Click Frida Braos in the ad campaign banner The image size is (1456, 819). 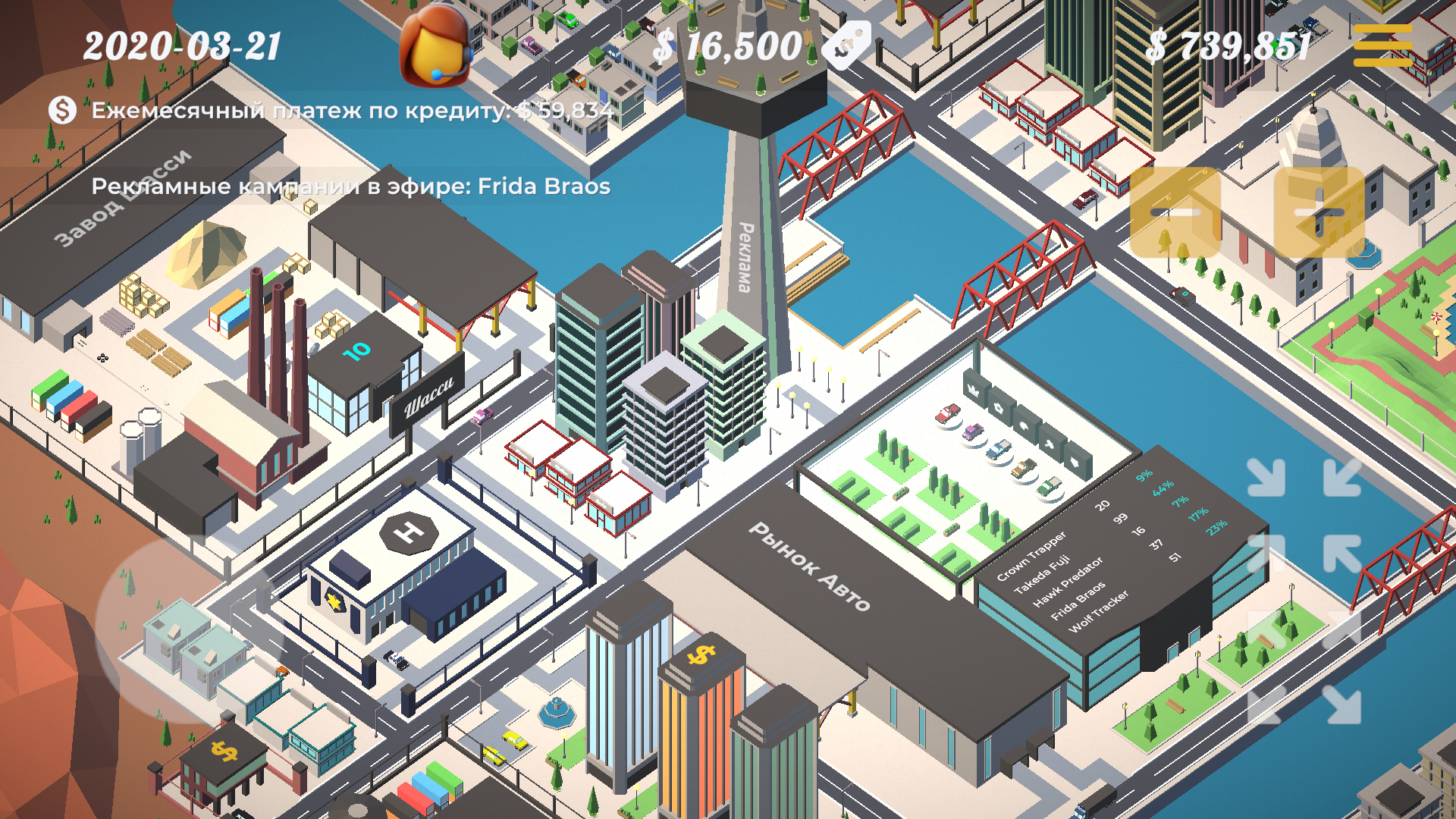point(543,187)
